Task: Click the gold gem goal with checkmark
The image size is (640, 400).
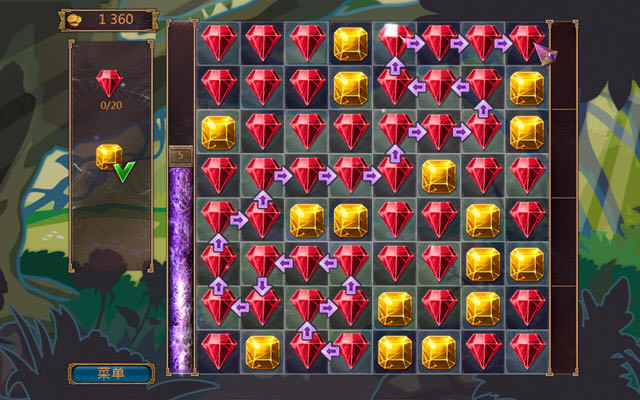Action: (109, 157)
